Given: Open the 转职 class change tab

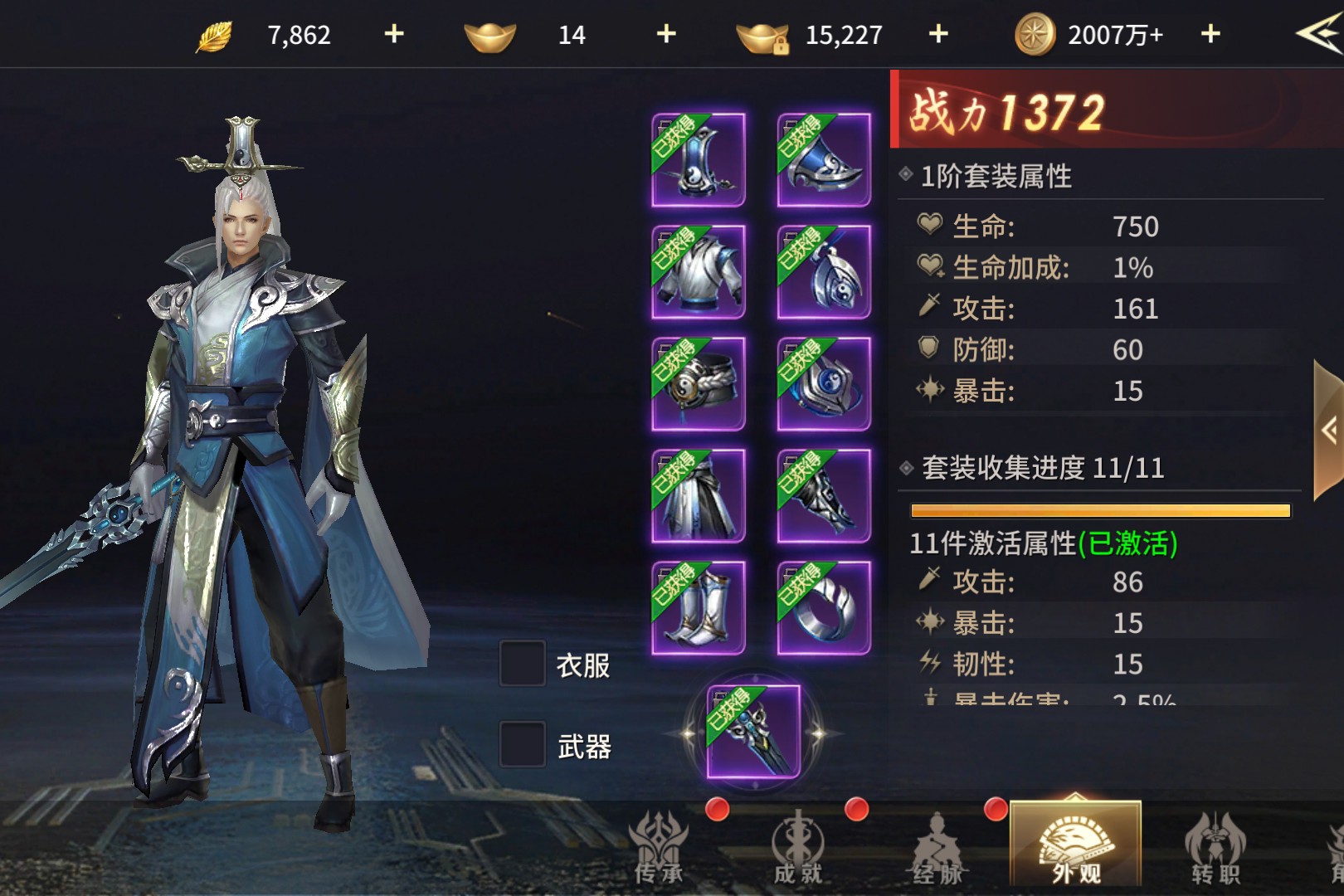Looking at the screenshot, I should [x=1215, y=848].
